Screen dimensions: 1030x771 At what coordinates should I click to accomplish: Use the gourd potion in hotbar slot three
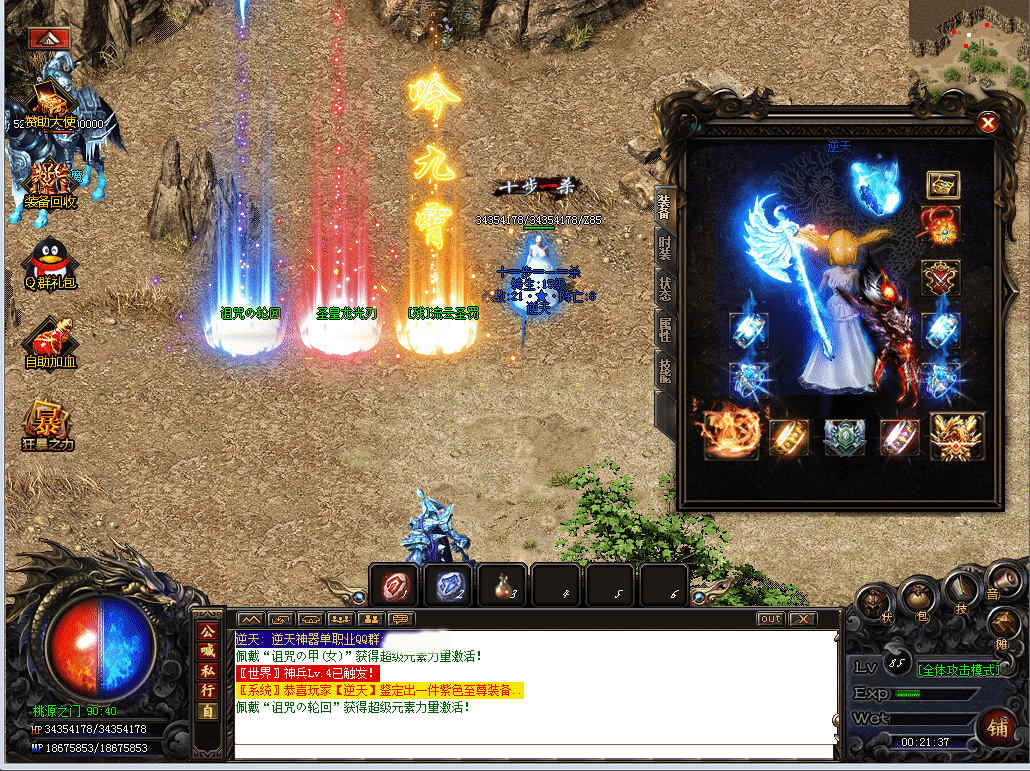[x=502, y=586]
